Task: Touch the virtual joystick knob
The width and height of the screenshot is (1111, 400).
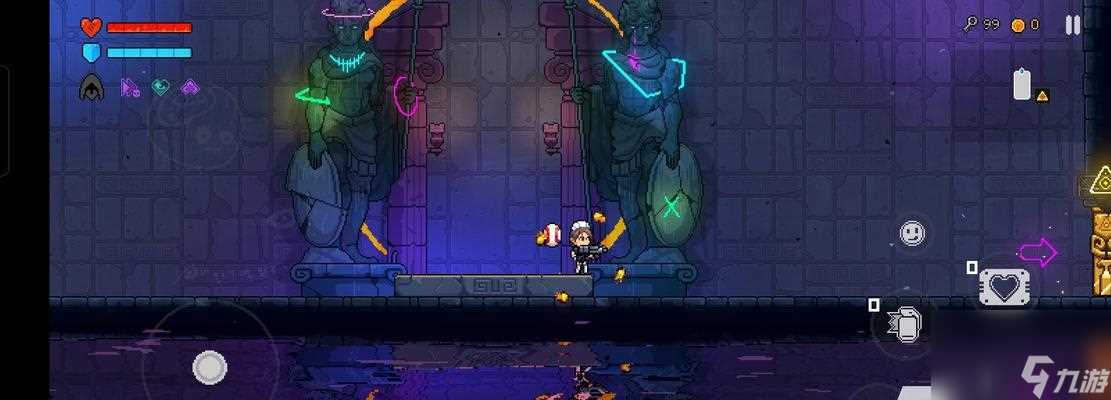Action: tap(209, 367)
